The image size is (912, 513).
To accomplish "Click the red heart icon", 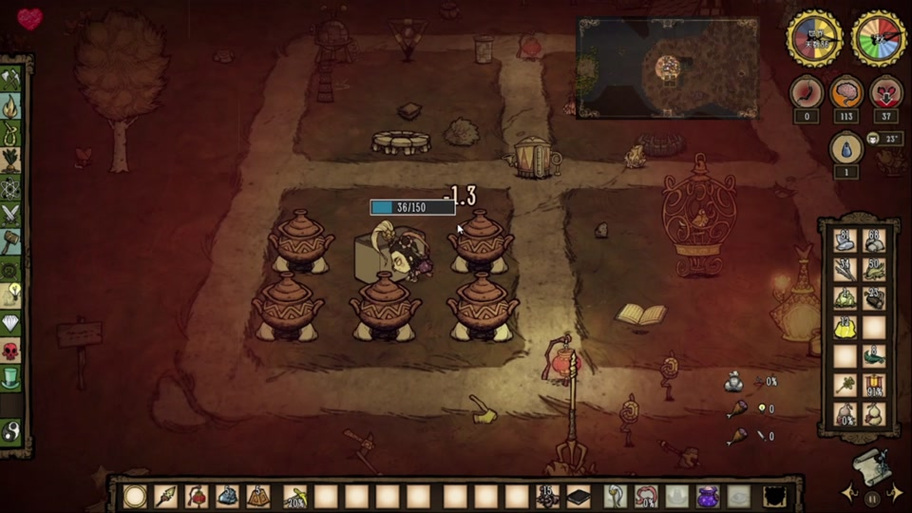I will pos(30,18).
